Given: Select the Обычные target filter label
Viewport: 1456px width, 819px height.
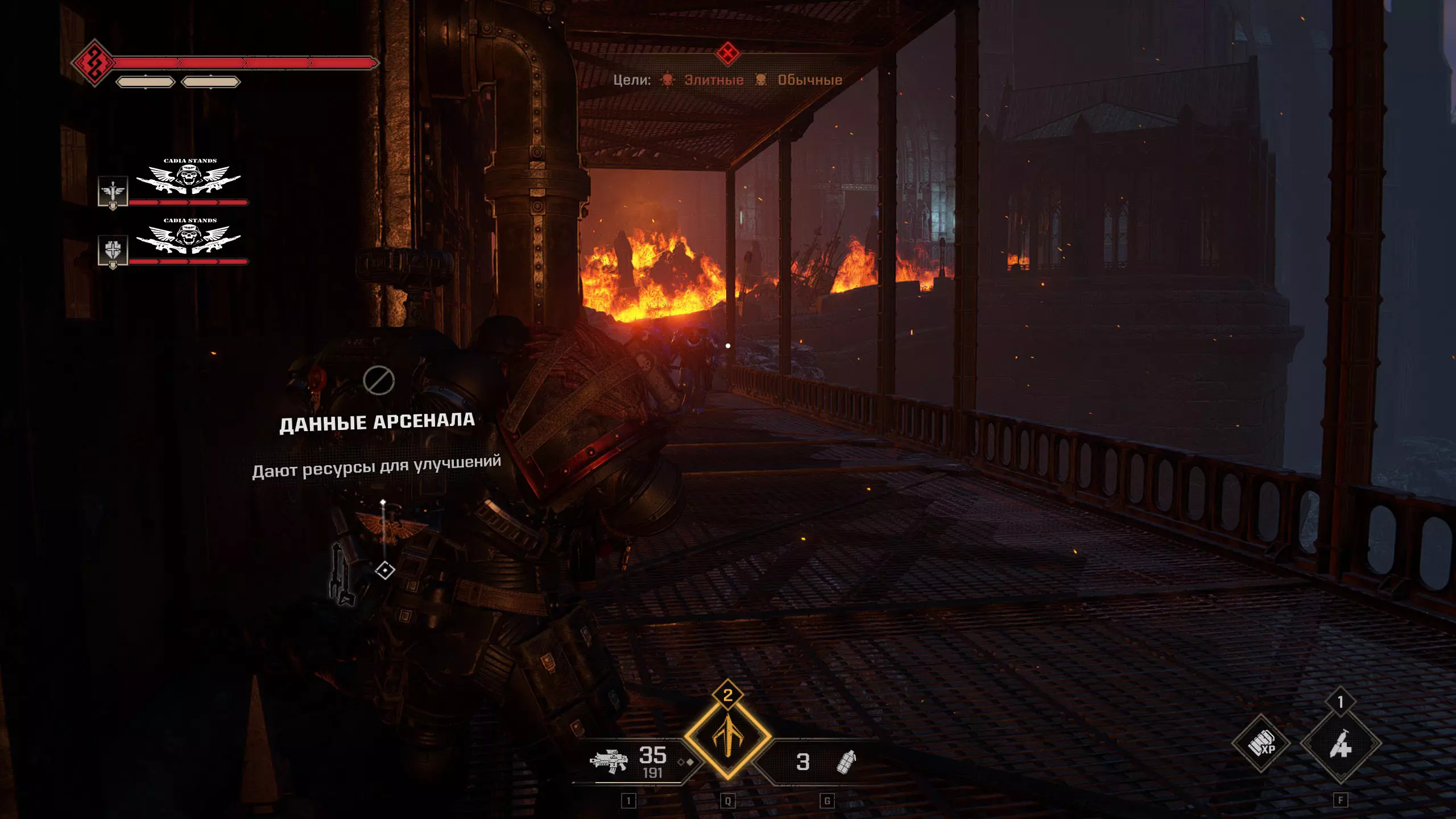Looking at the screenshot, I should [810, 80].
